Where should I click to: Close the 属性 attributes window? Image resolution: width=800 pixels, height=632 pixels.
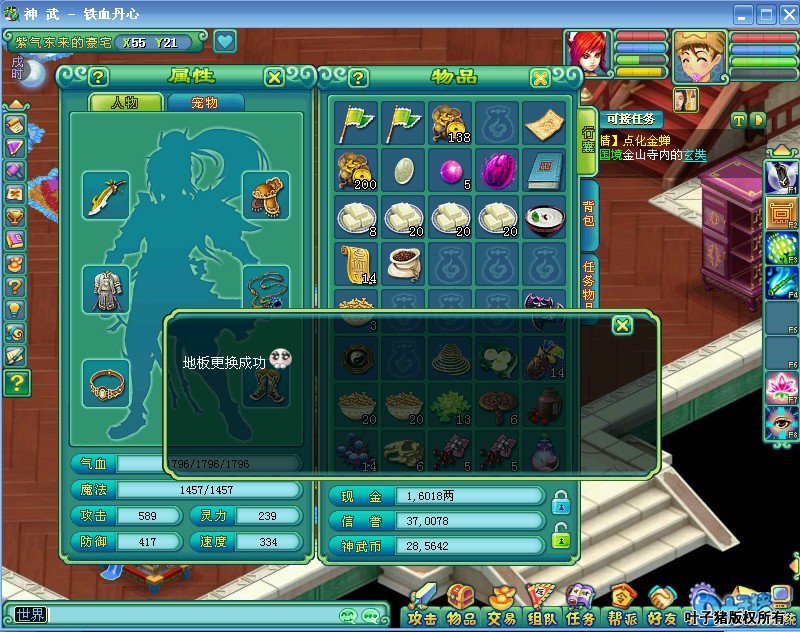coord(274,77)
